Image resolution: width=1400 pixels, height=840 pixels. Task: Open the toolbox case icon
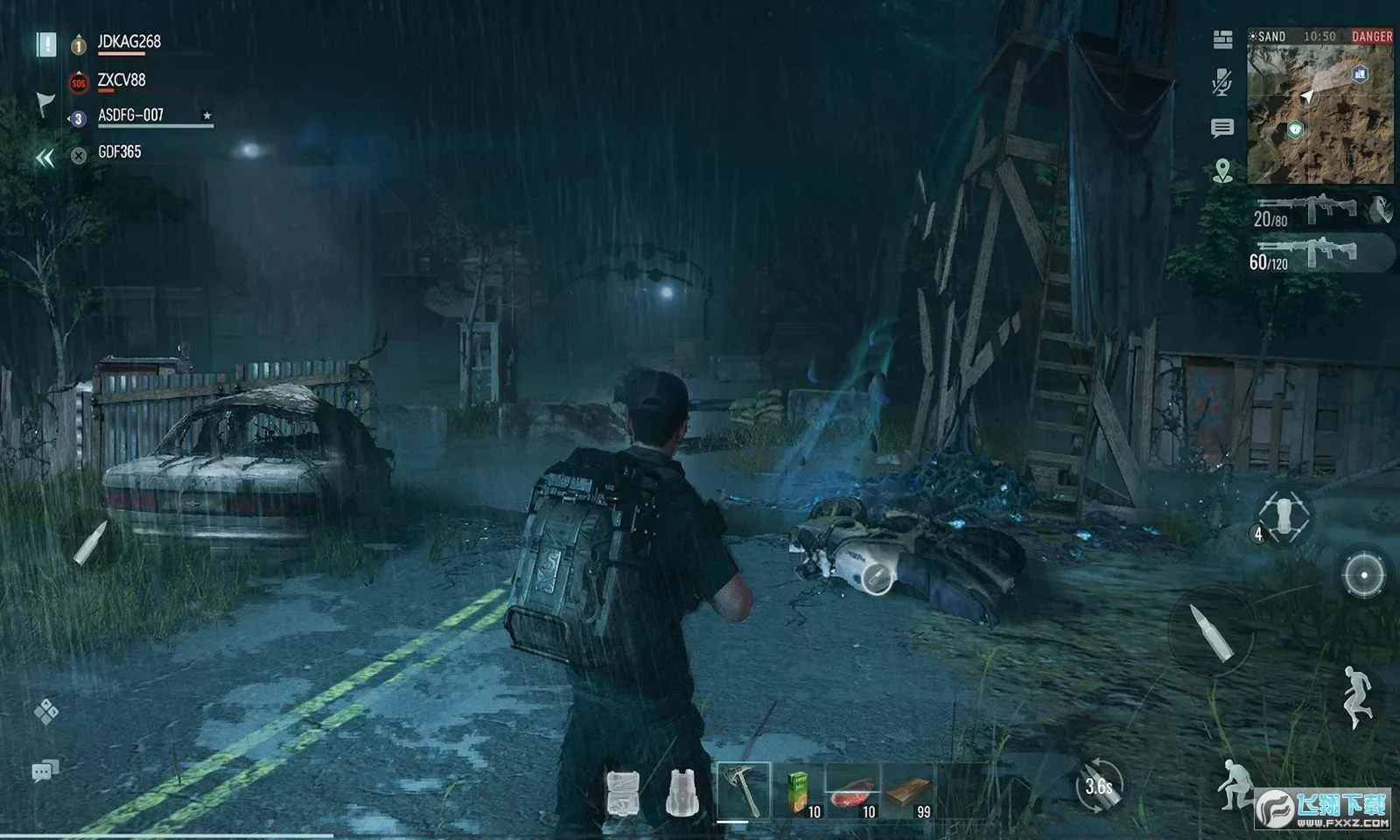(x=622, y=793)
